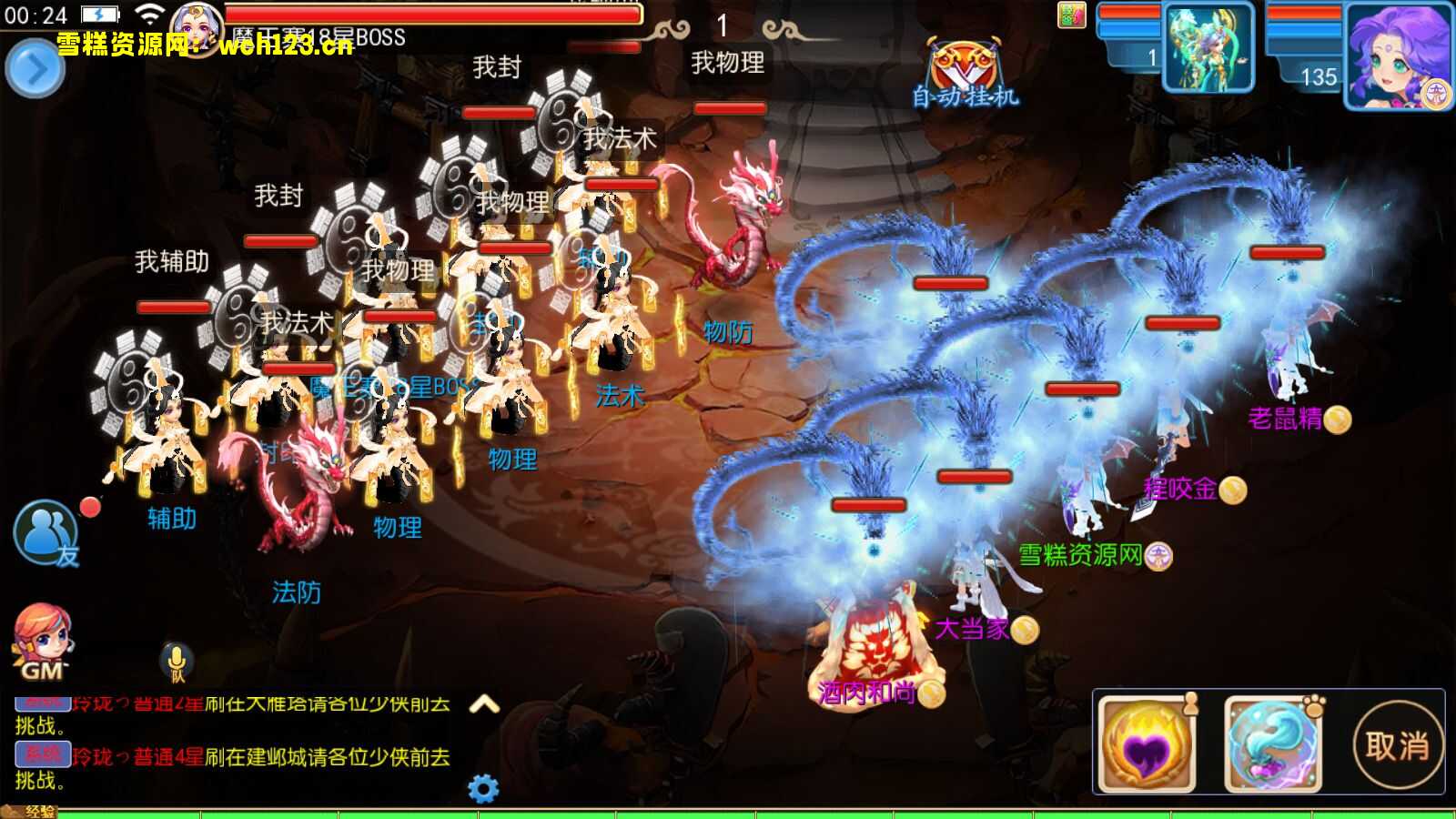This screenshot has width=1456, height=819.
Task: Tap the small green item icon near top-right
Action: [1074, 15]
